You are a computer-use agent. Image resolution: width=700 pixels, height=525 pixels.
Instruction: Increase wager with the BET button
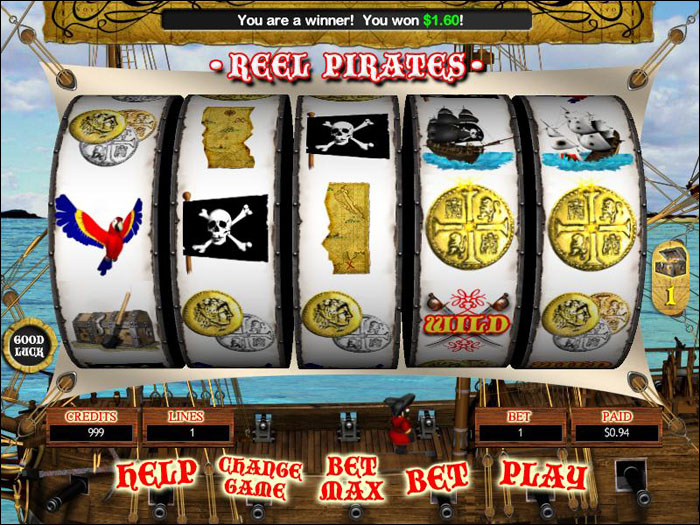click(436, 476)
